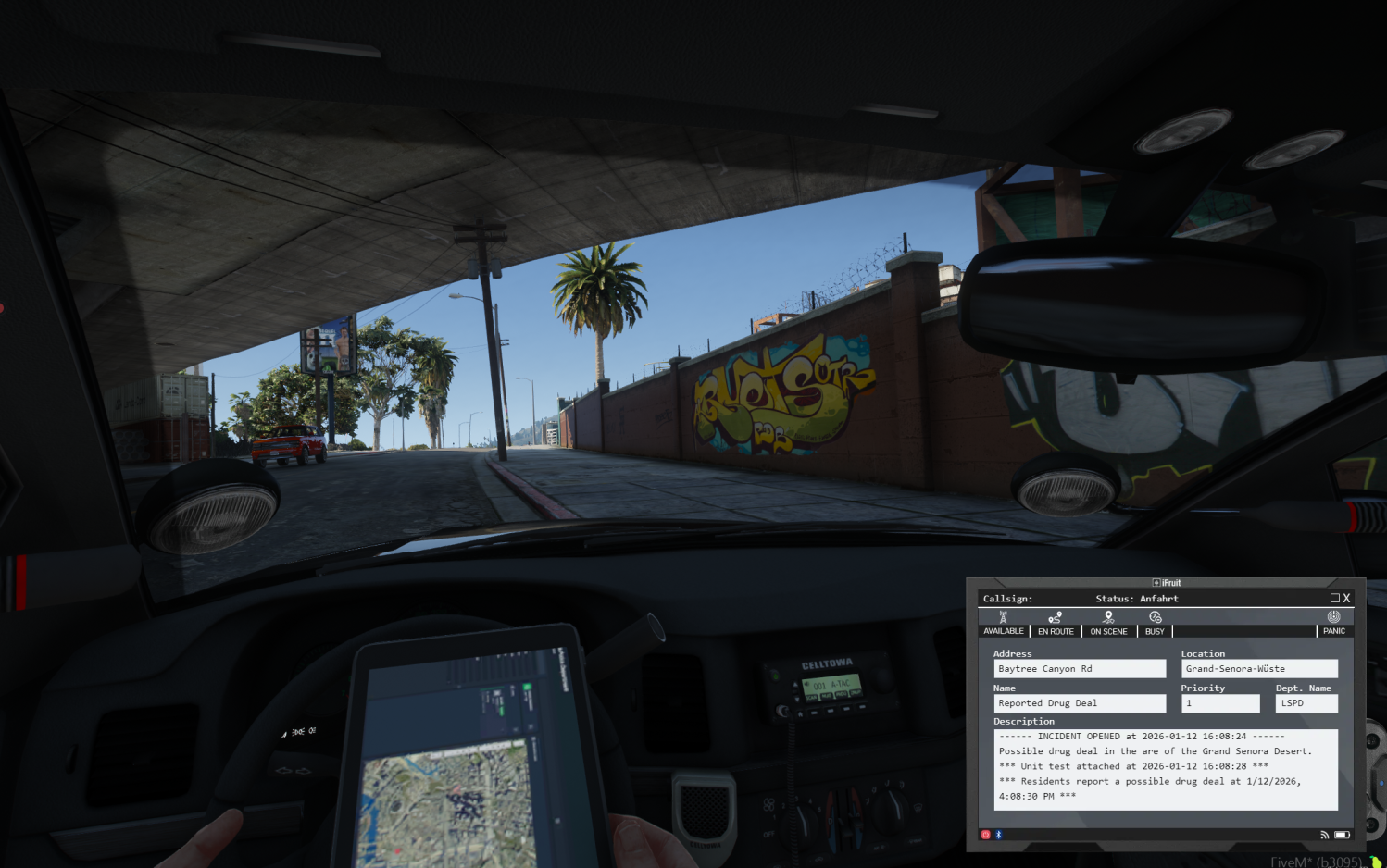1387x868 pixels.
Task: Mark unit as En Route
Action: click(1056, 624)
